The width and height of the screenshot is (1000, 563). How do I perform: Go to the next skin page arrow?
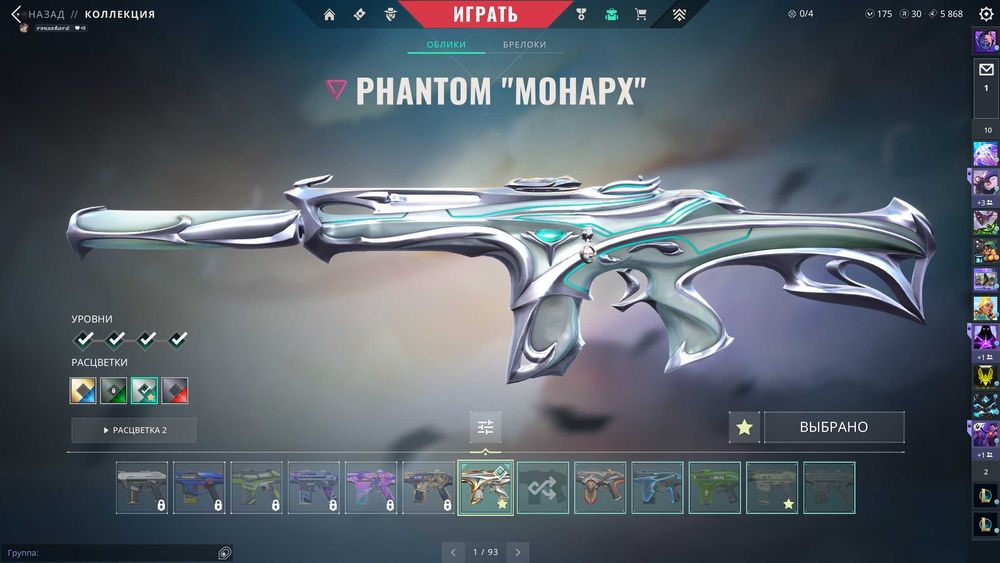pyautogui.click(x=517, y=551)
